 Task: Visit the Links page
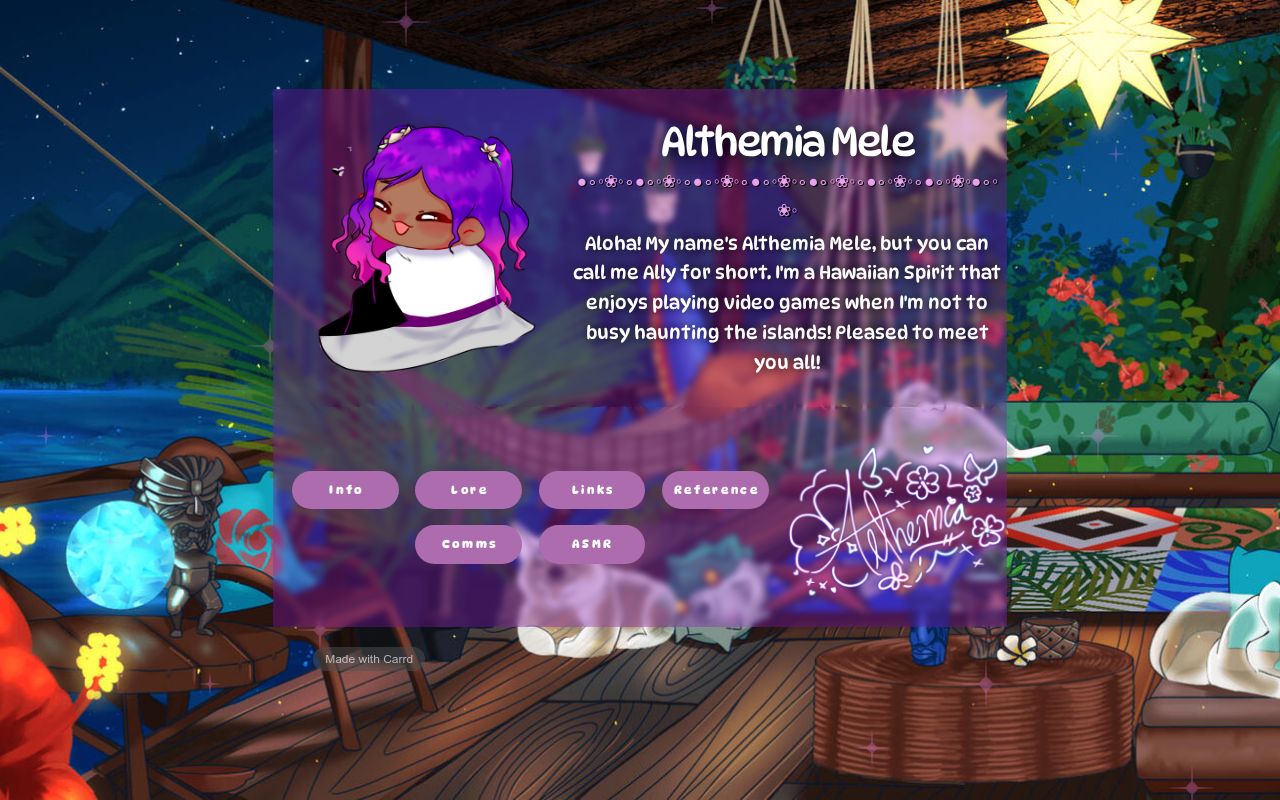pyautogui.click(x=591, y=490)
